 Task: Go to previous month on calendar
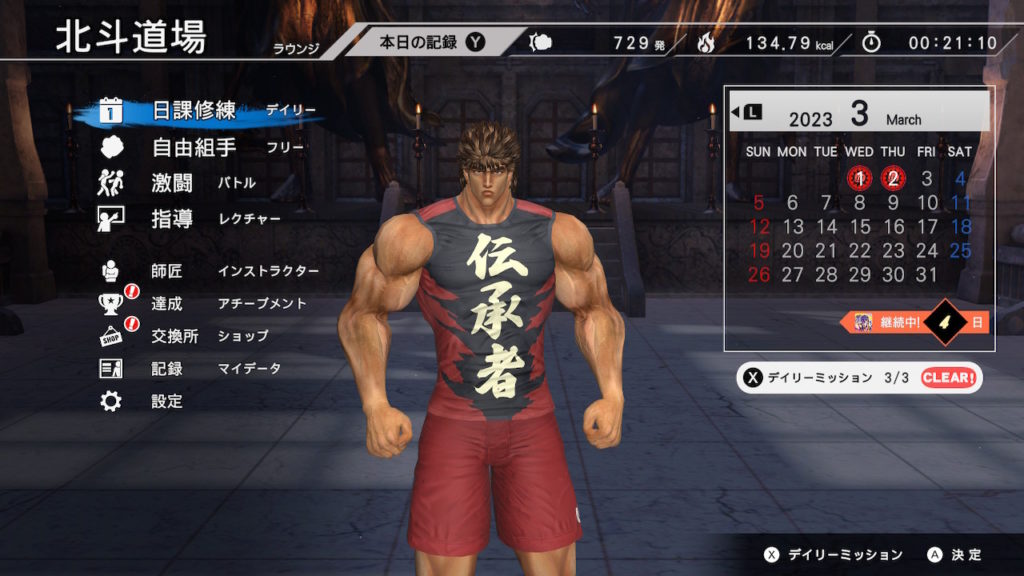(746, 112)
